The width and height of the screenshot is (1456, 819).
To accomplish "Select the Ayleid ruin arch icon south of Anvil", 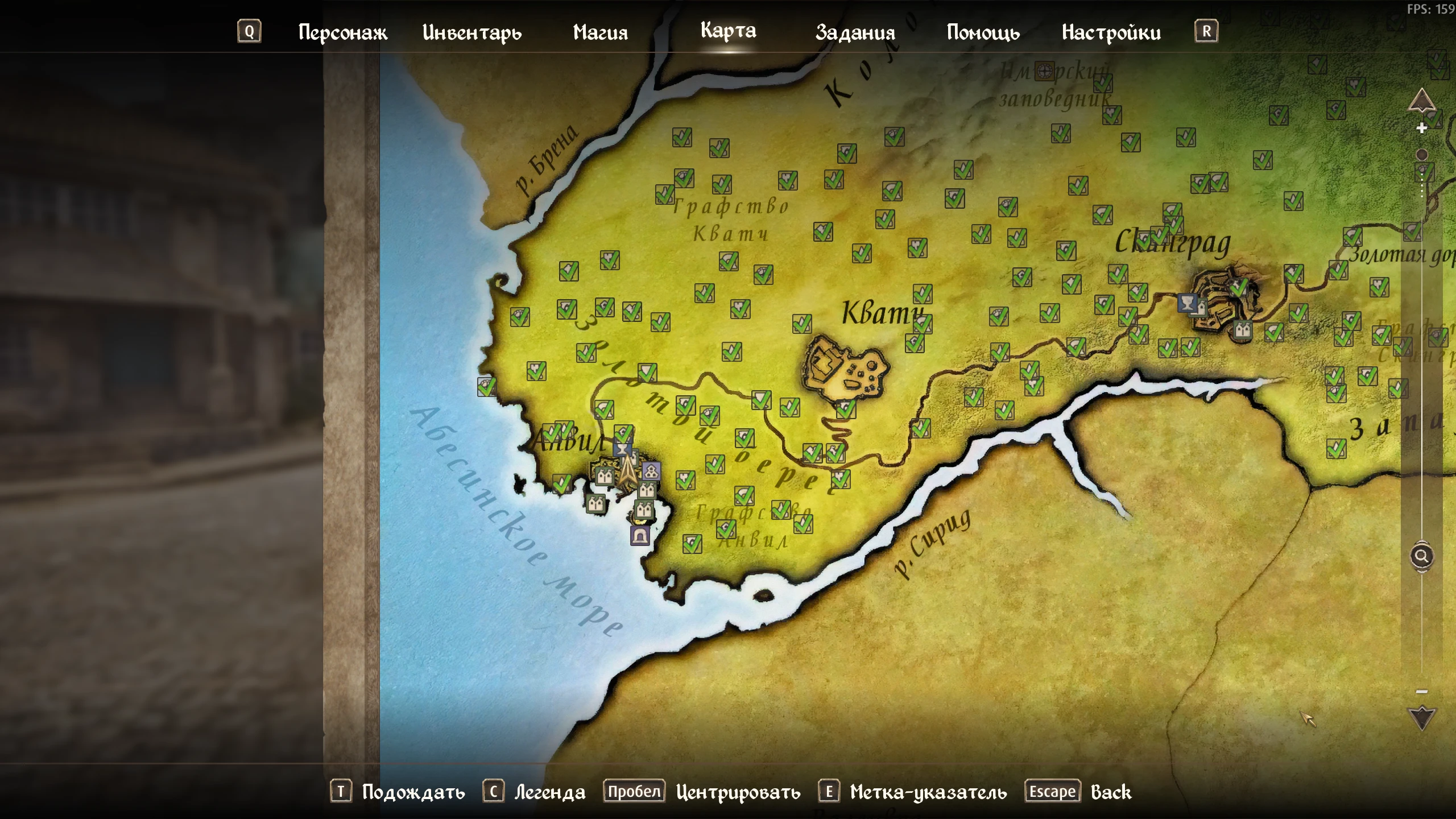I will click(640, 535).
